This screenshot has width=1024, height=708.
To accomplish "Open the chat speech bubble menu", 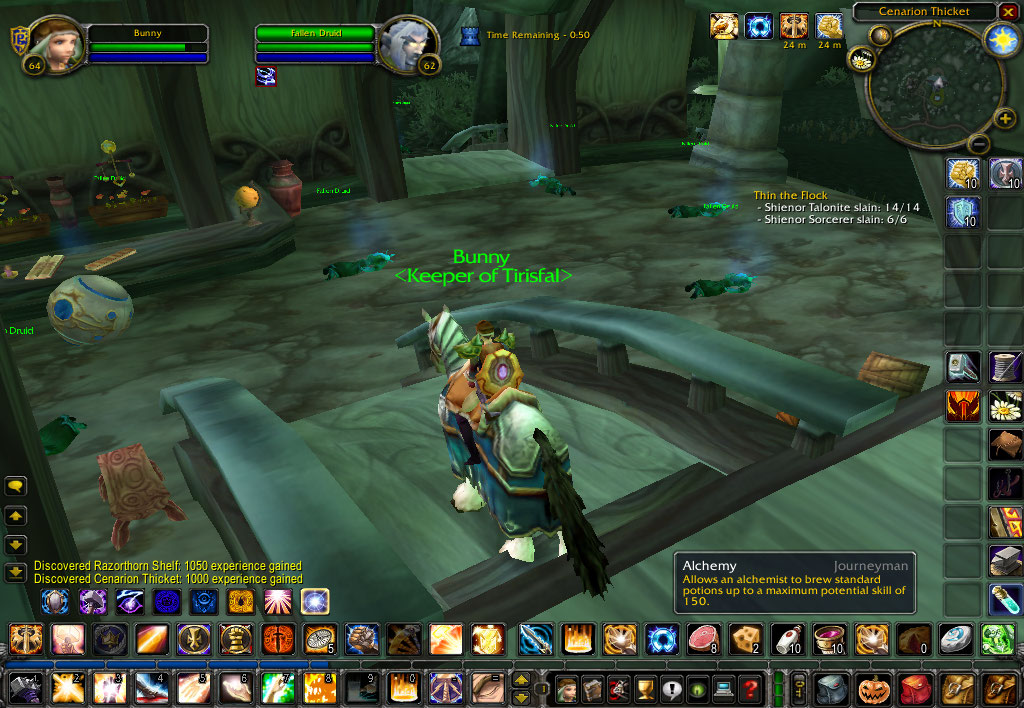I will tap(16, 487).
